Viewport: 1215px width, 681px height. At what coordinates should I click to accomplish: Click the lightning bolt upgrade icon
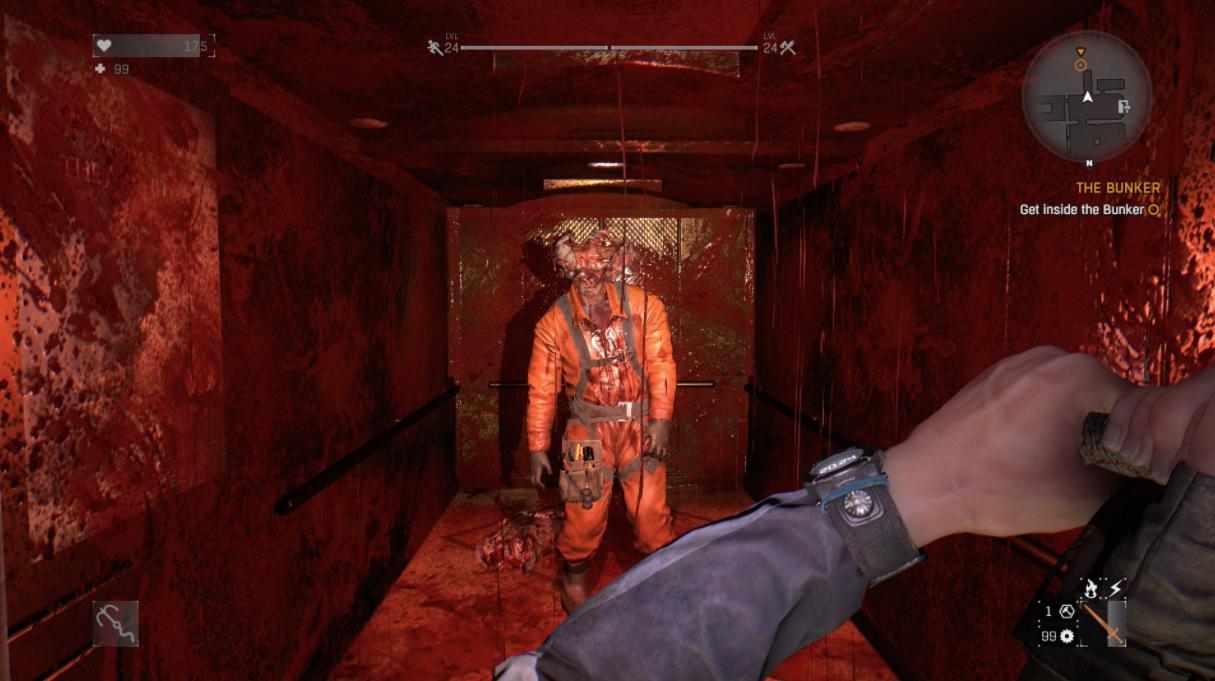coord(1116,589)
